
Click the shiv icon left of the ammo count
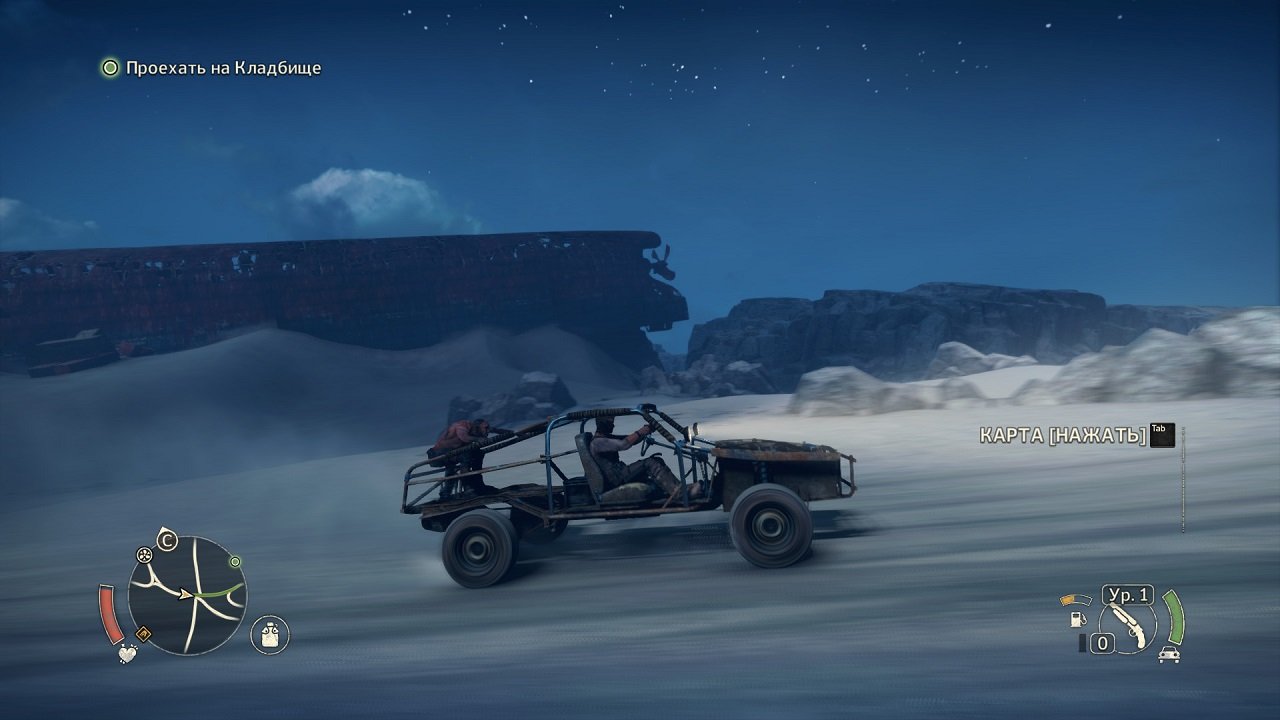click(x=1082, y=642)
